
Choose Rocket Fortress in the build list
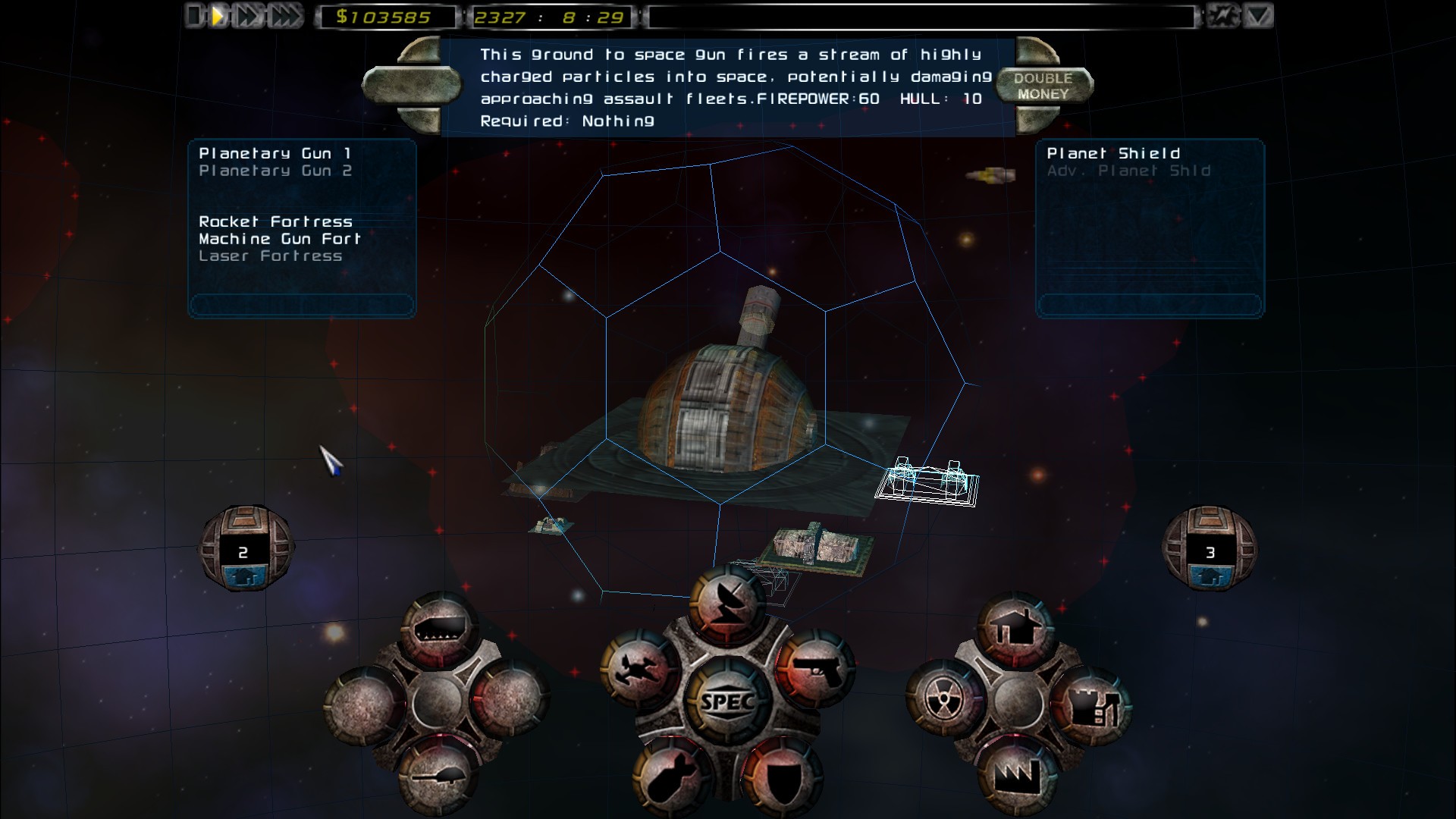point(275,221)
